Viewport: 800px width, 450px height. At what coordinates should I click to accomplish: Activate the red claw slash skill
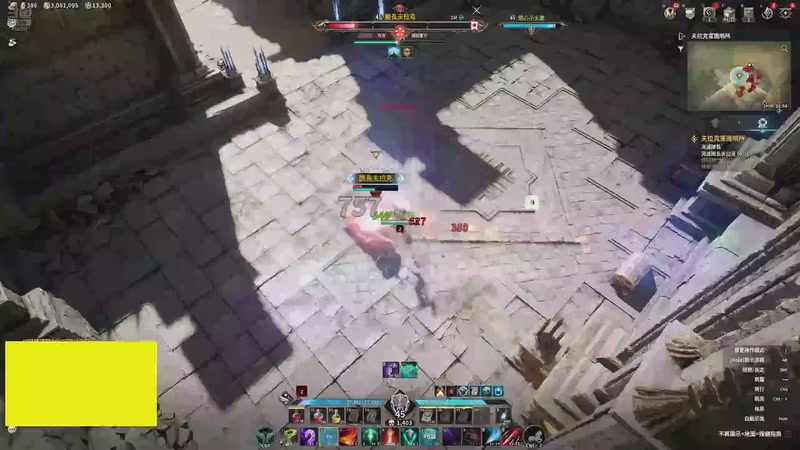point(510,436)
